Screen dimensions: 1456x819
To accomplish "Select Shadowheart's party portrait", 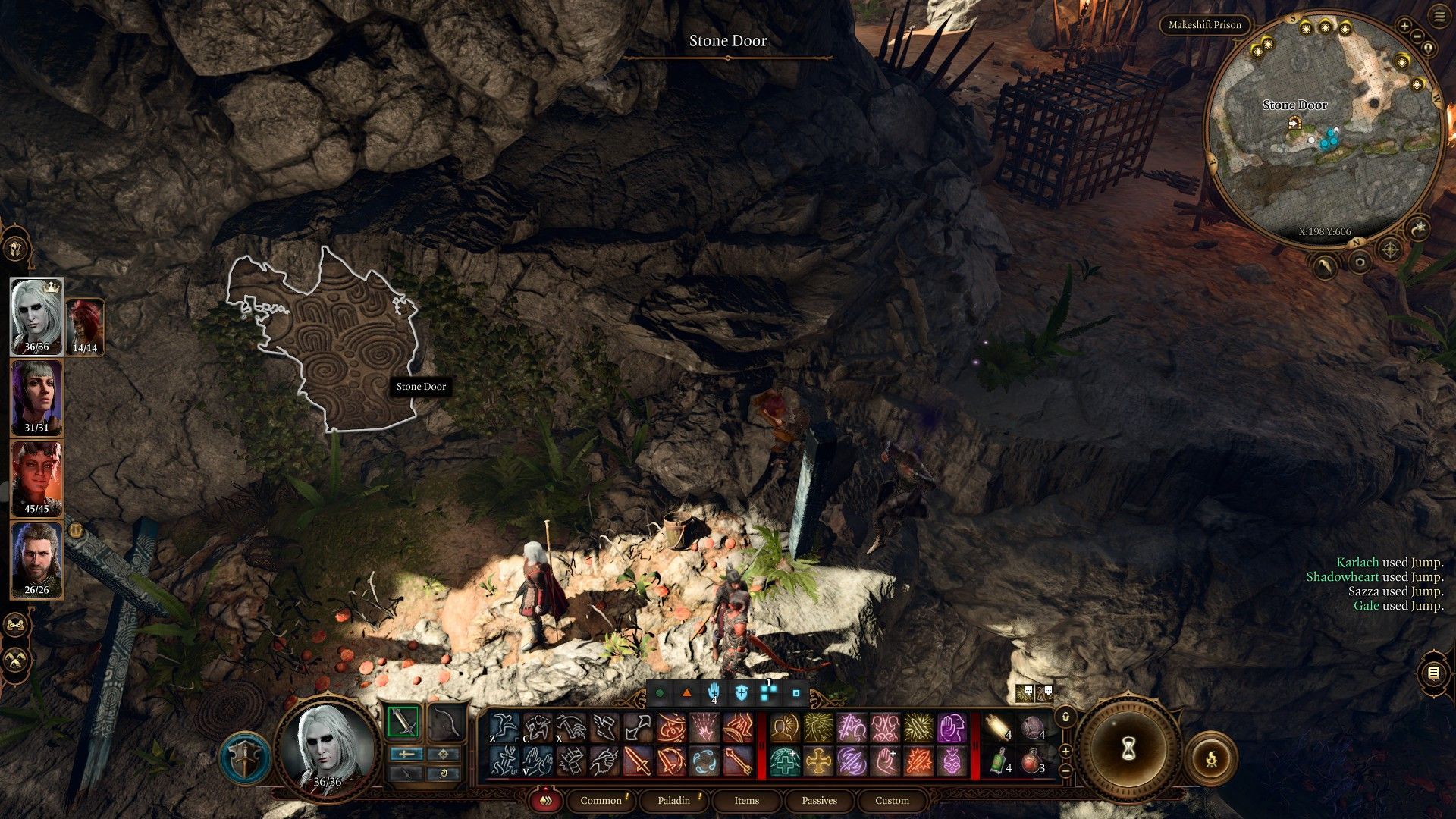I will [36, 397].
